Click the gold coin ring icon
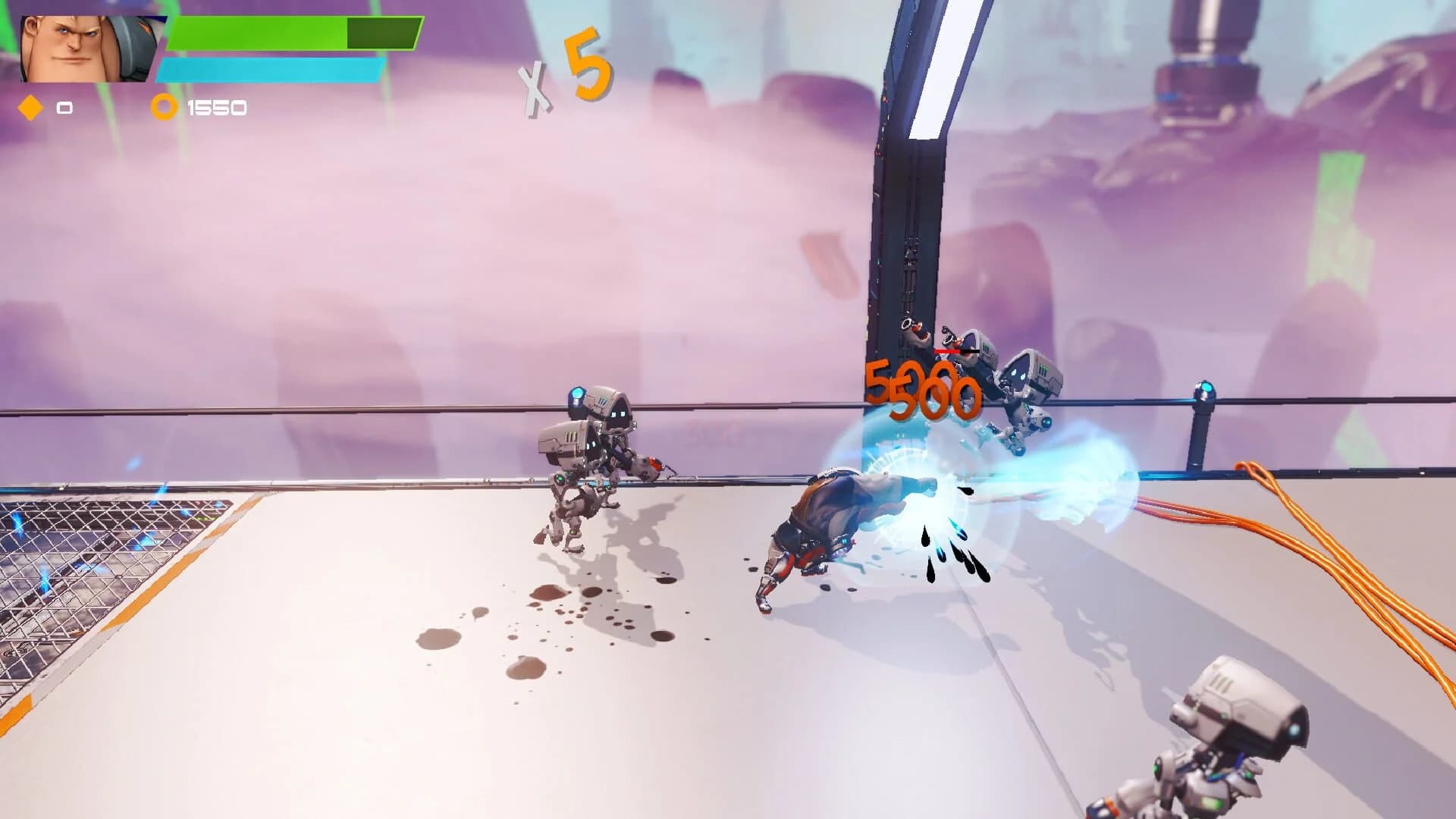Viewport: 1456px width, 819px height. click(162, 108)
